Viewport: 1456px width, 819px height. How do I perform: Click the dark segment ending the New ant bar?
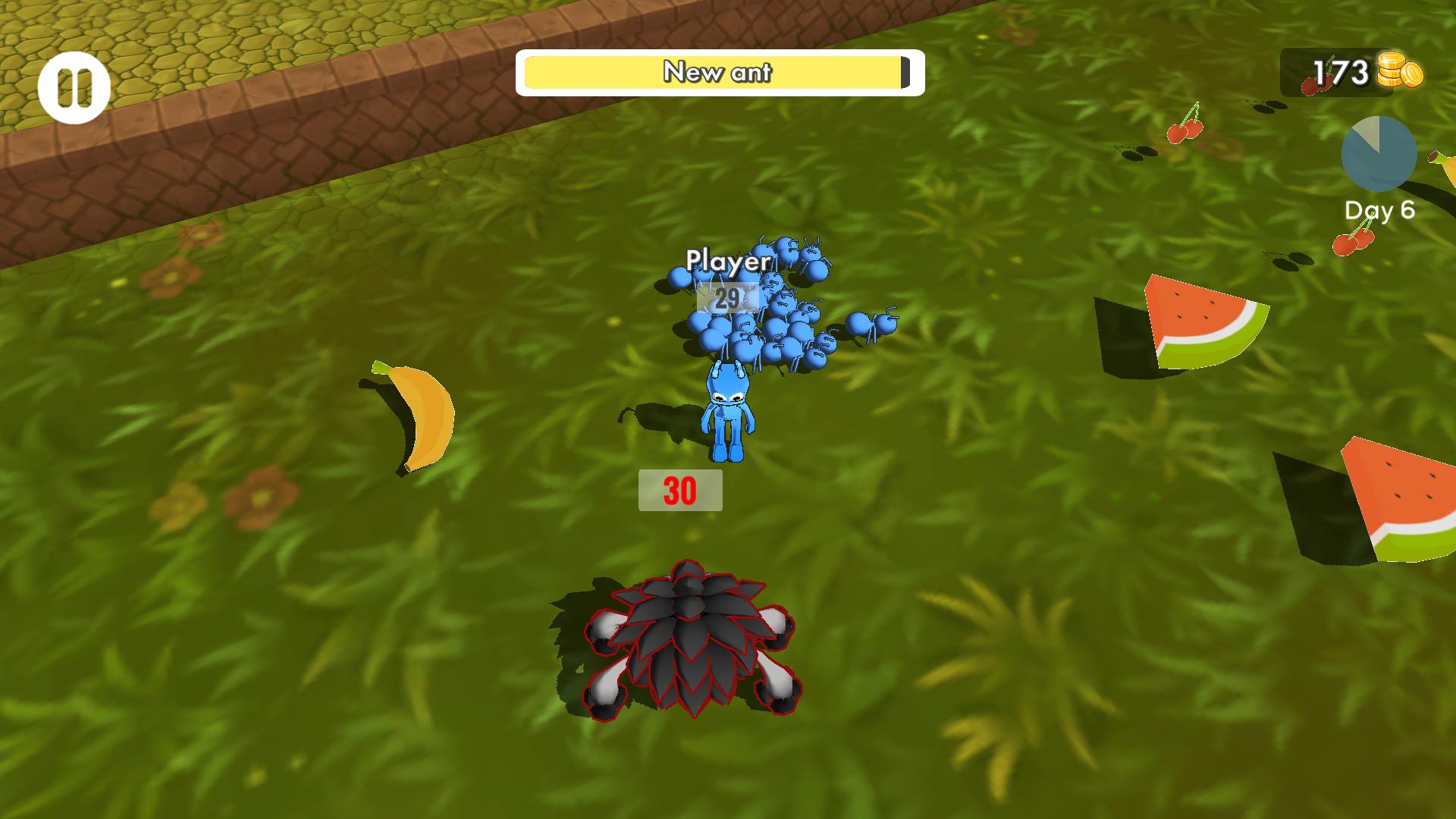(x=904, y=73)
